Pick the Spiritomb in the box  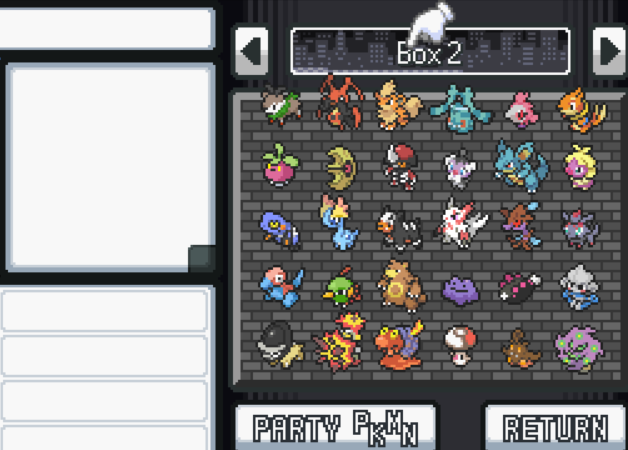(x=578, y=346)
